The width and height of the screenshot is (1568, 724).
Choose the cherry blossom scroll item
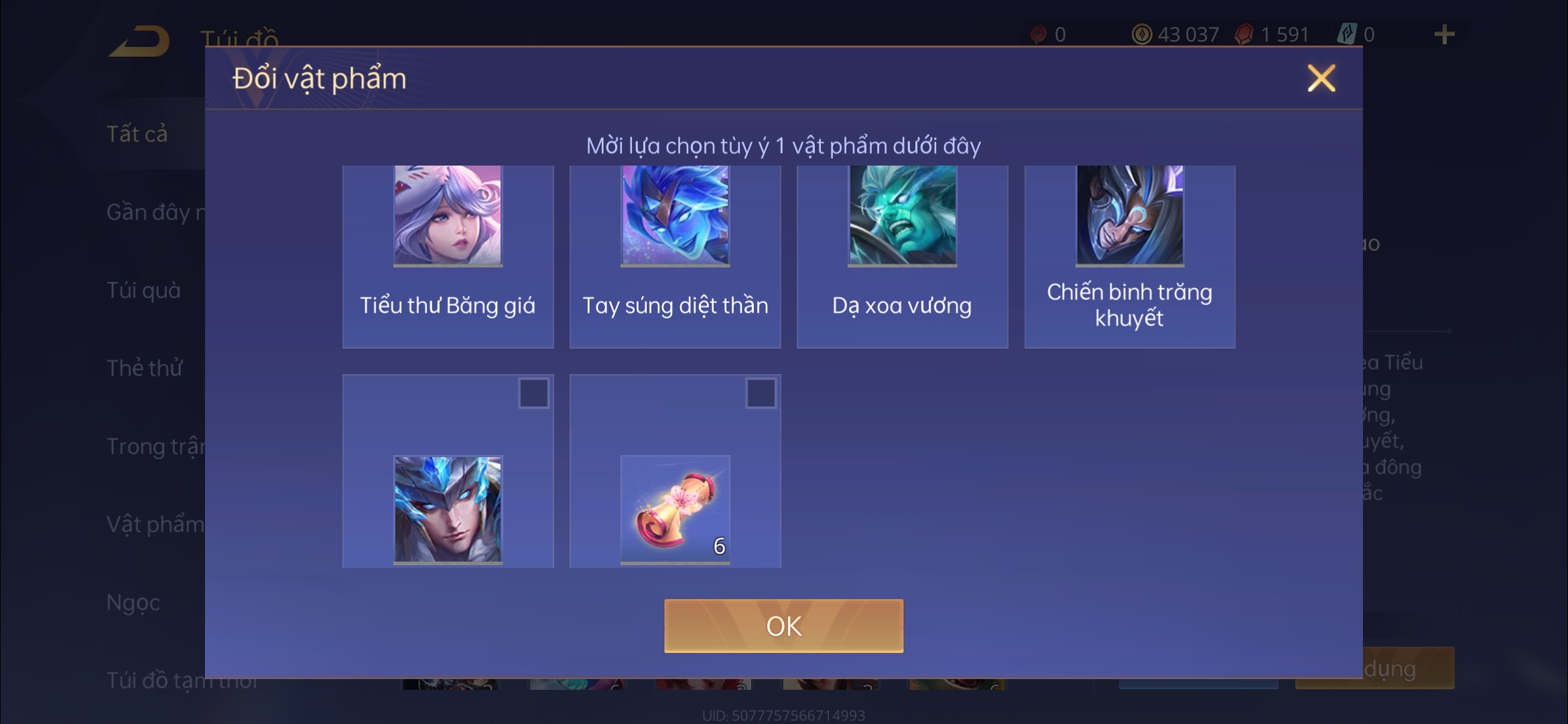click(675, 509)
